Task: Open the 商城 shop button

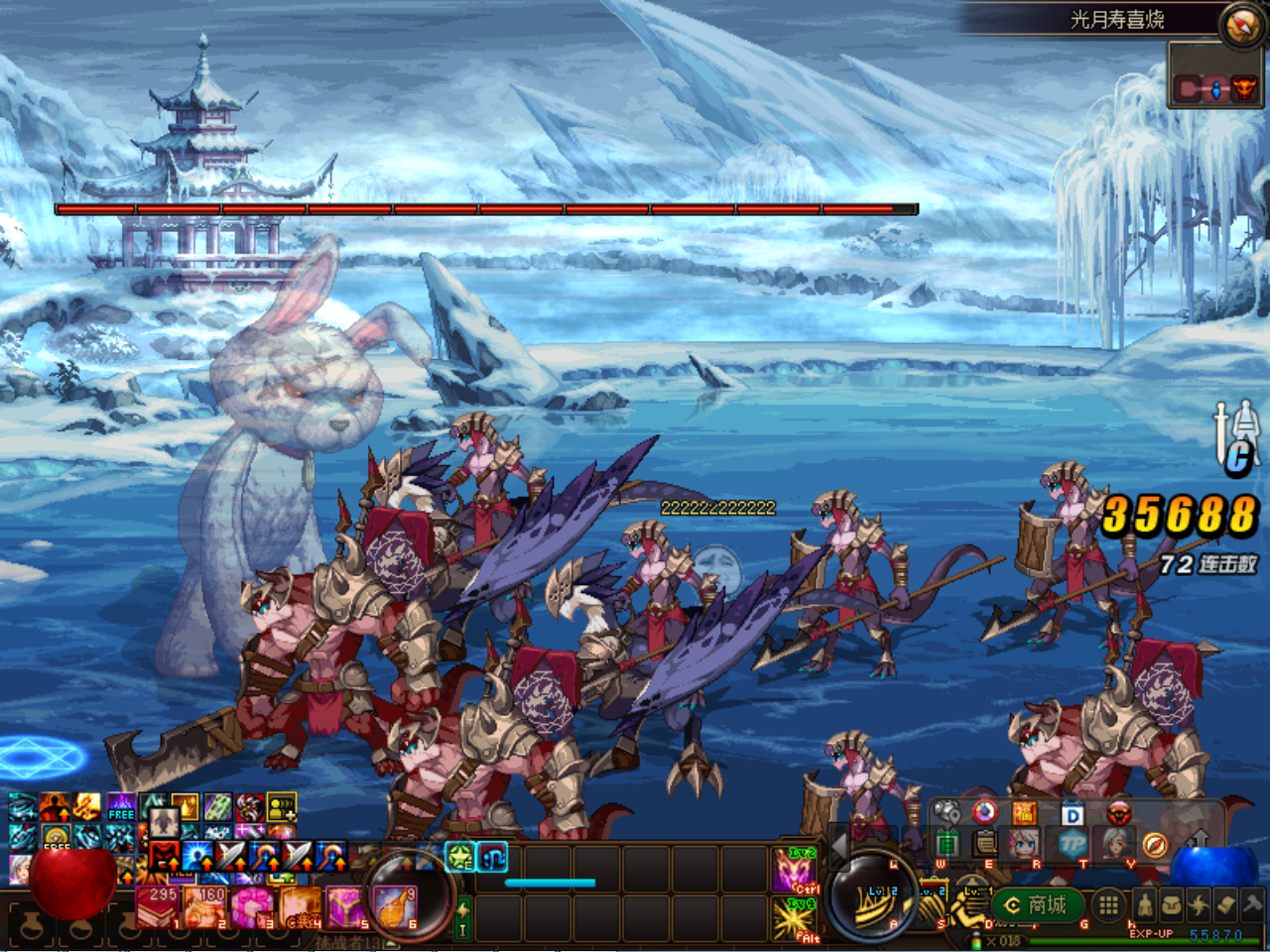Action: [1035, 904]
